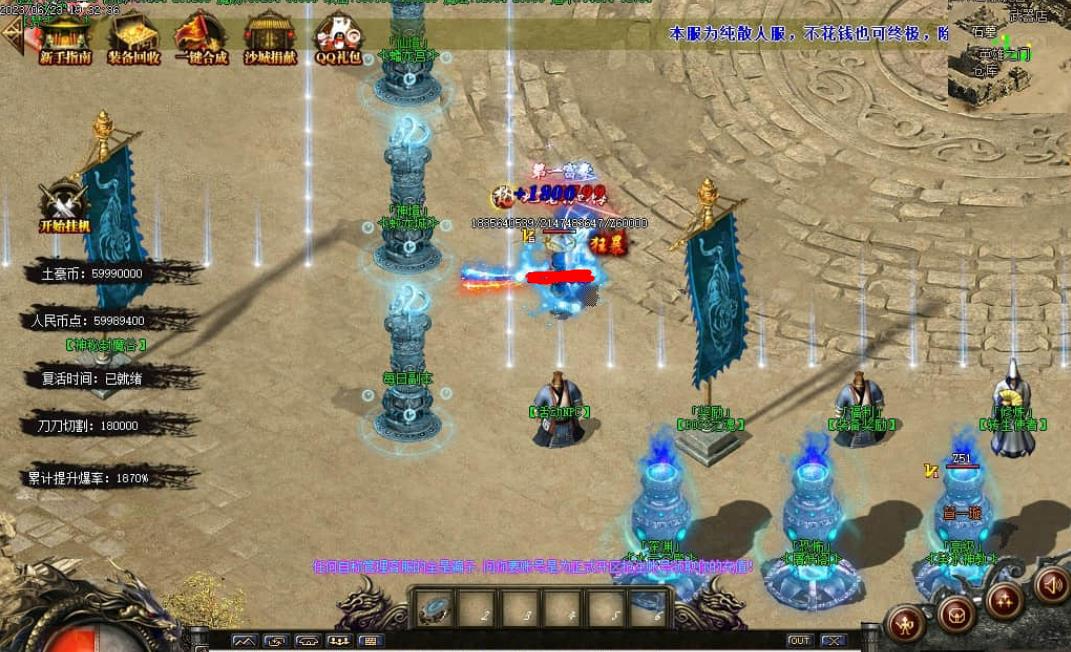
Task: Start auto-battle with the 开始挂机 button
Action: click(x=64, y=207)
